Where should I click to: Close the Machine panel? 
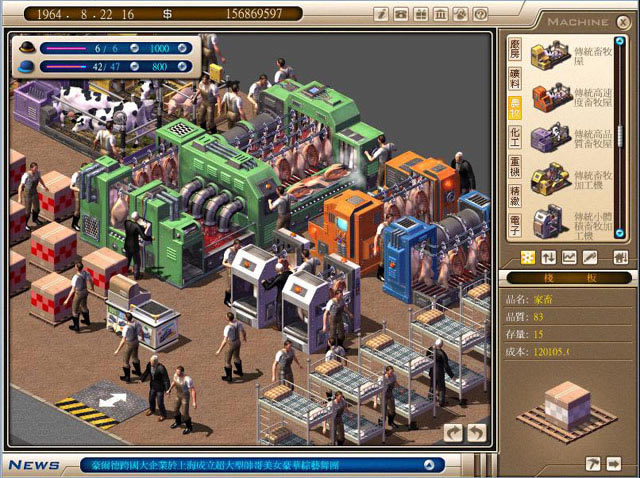click(x=622, y=20)
